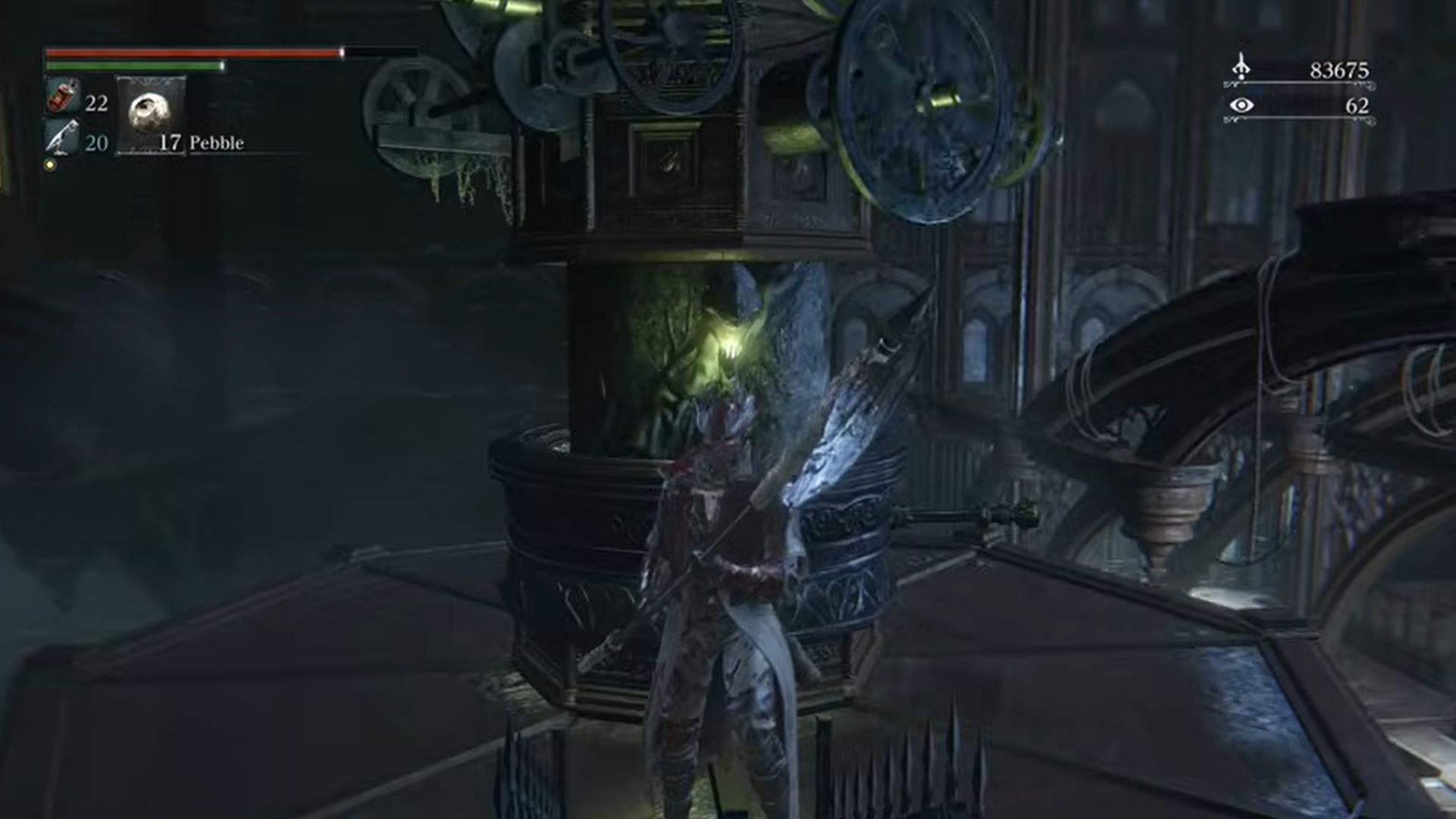
Task: Use the Pebble quick item slot
Action: [x=150, y=114]
